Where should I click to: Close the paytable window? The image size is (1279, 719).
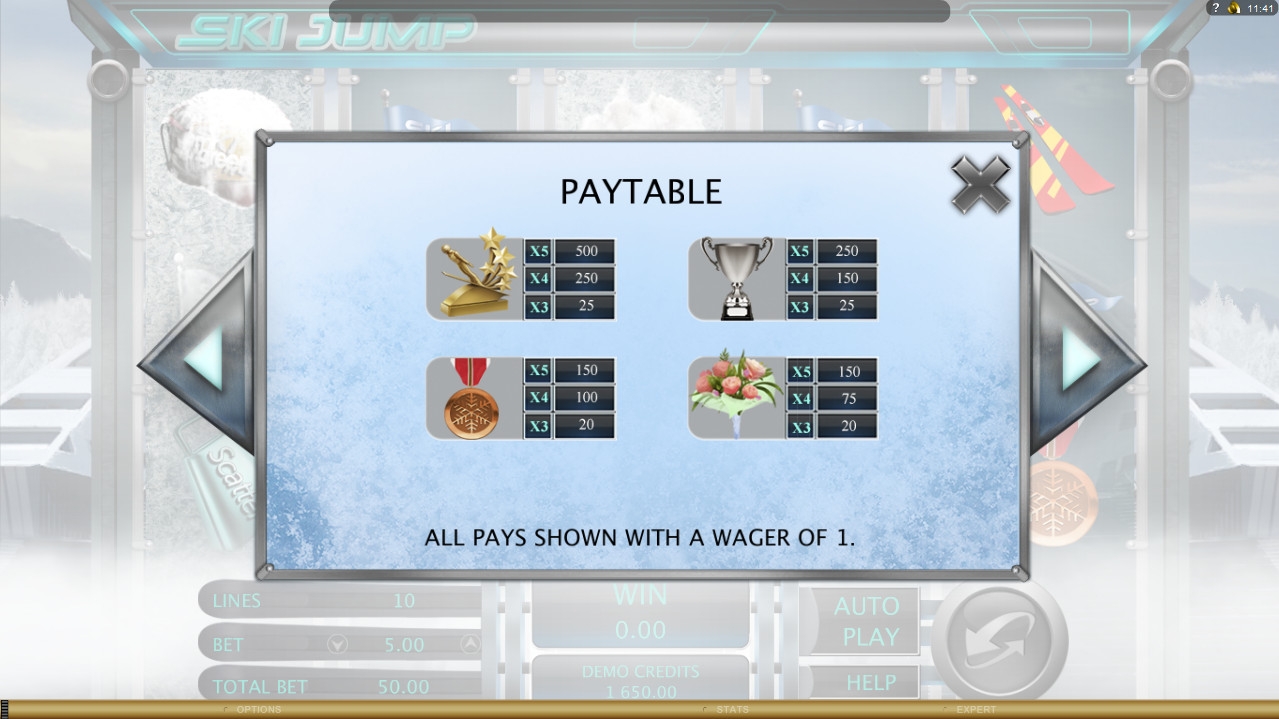pos(980,184)
